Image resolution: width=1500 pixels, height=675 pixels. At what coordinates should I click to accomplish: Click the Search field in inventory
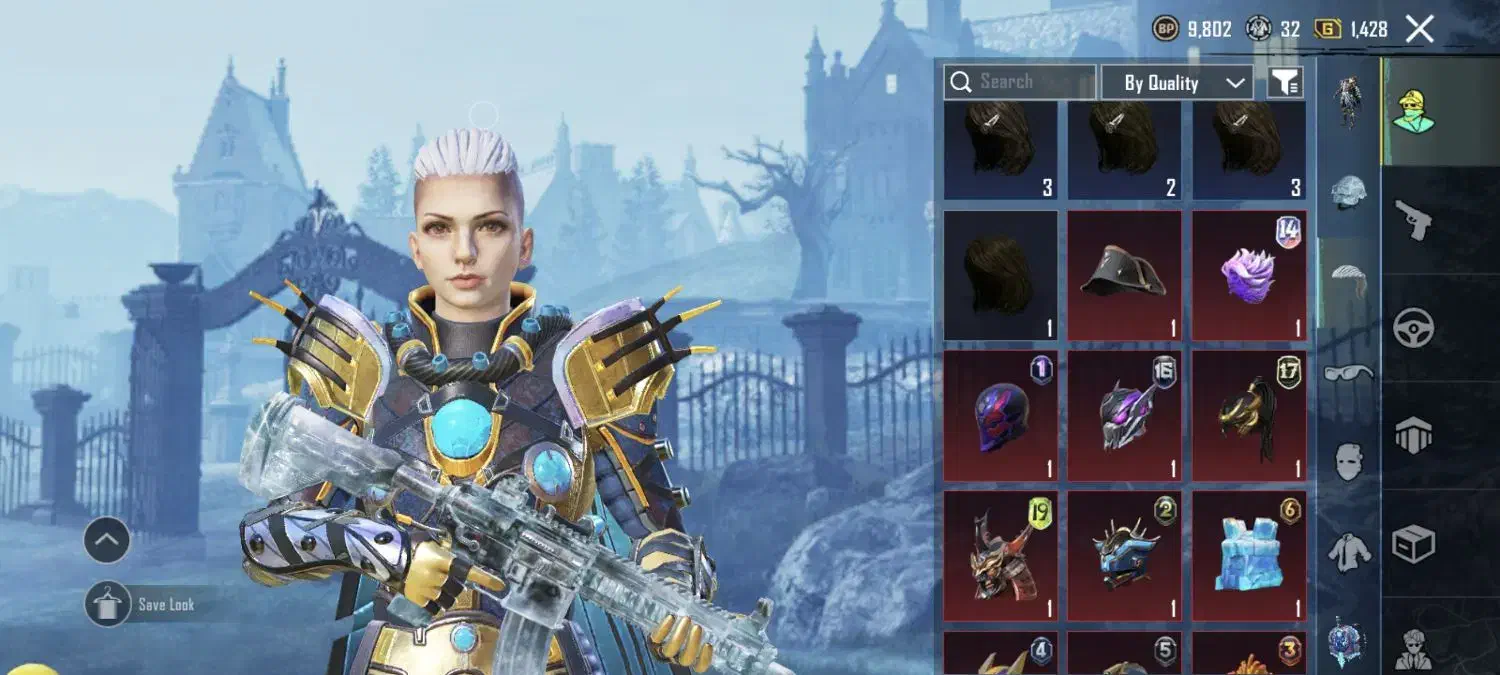[1020, 82]
